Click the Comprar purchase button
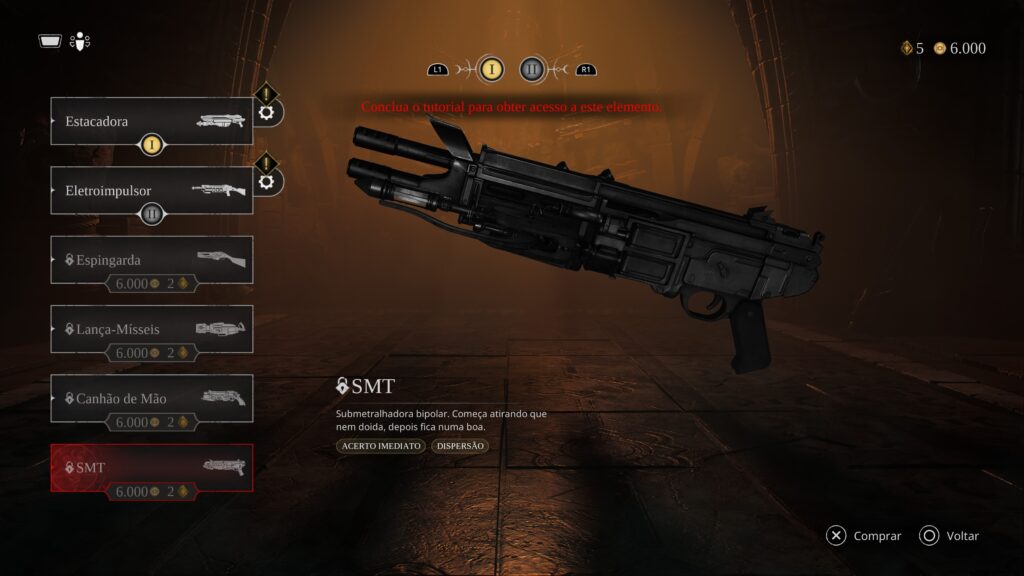Viewport: 1024px width, 576px height. 864,536
